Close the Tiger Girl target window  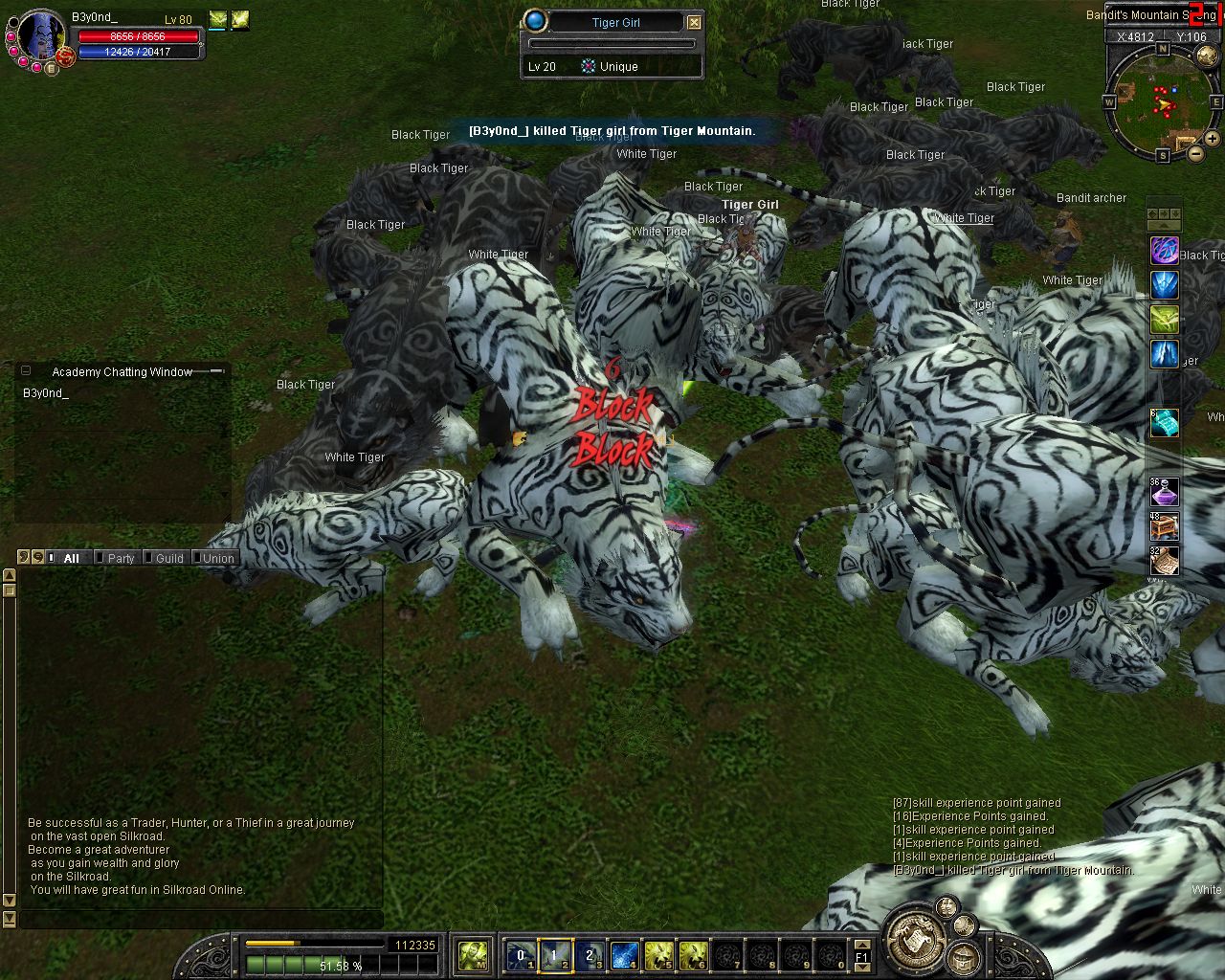pyautogui.click(x=695, y=22)
